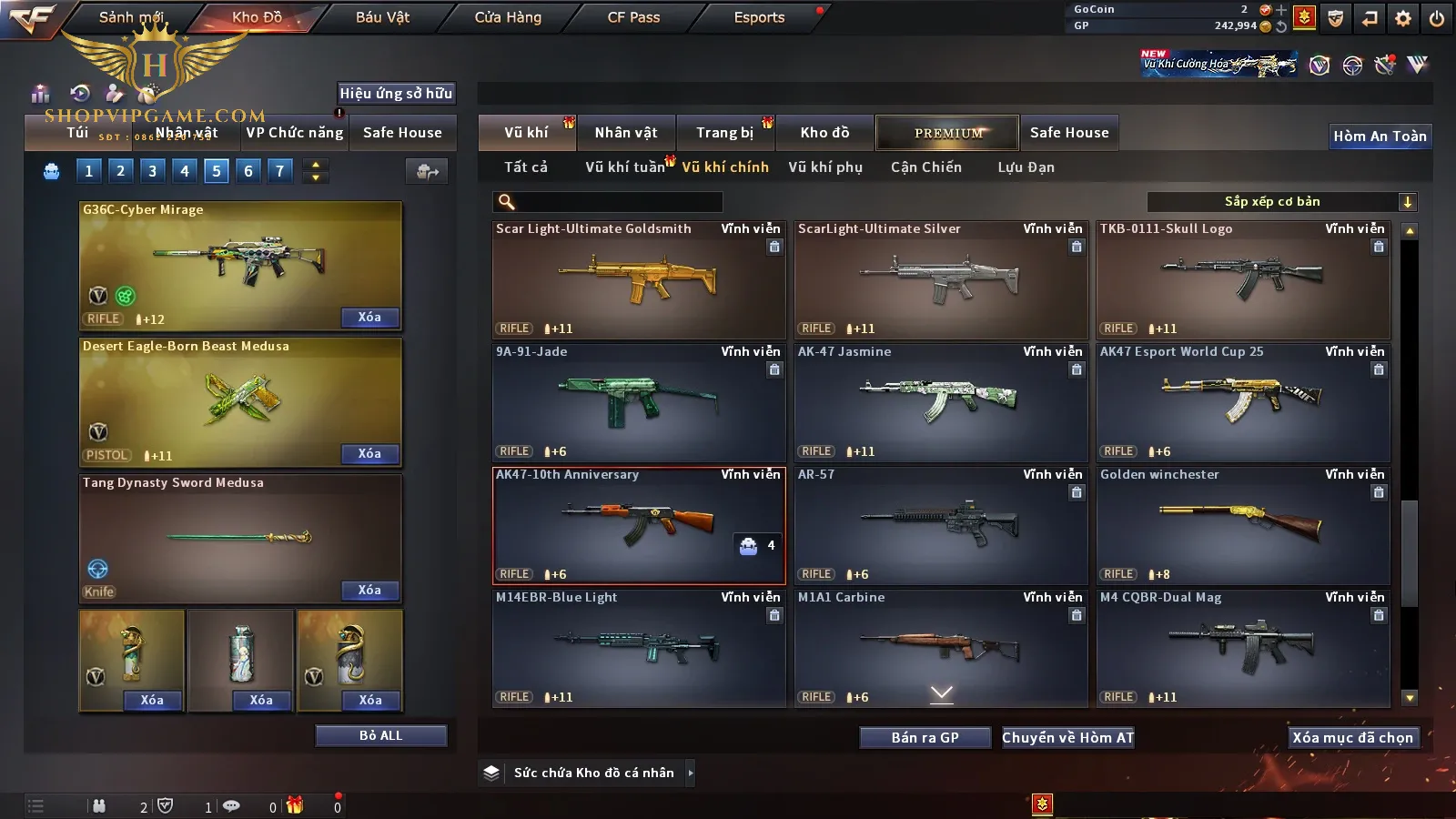This screenshot has width=1456, height=819.
Task: Delete selection with Xóa mục đã chọn
Action: (1352, 738)
